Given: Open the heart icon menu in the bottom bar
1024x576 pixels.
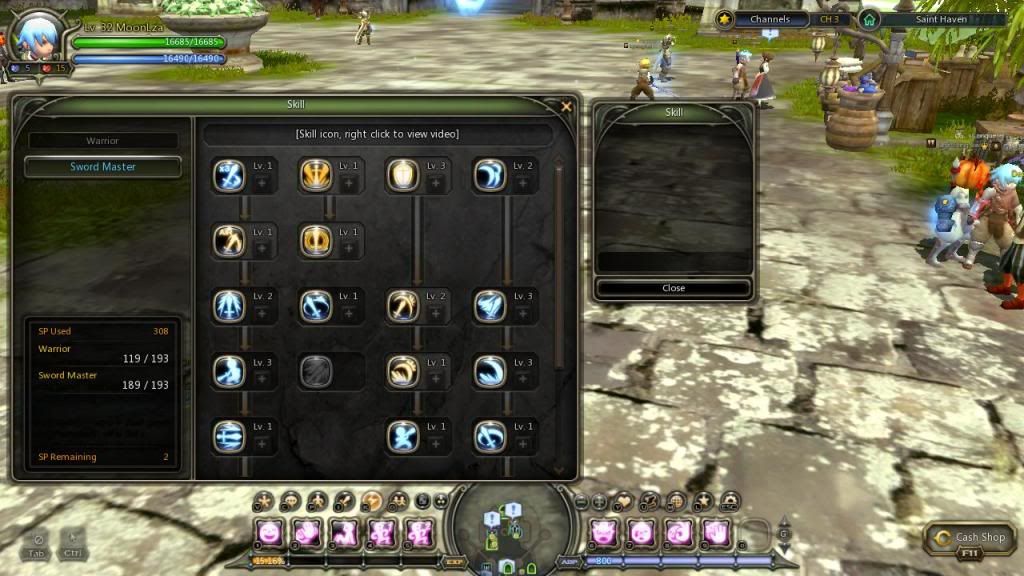Looking at the screenshot, I should (x=624, y=501).
